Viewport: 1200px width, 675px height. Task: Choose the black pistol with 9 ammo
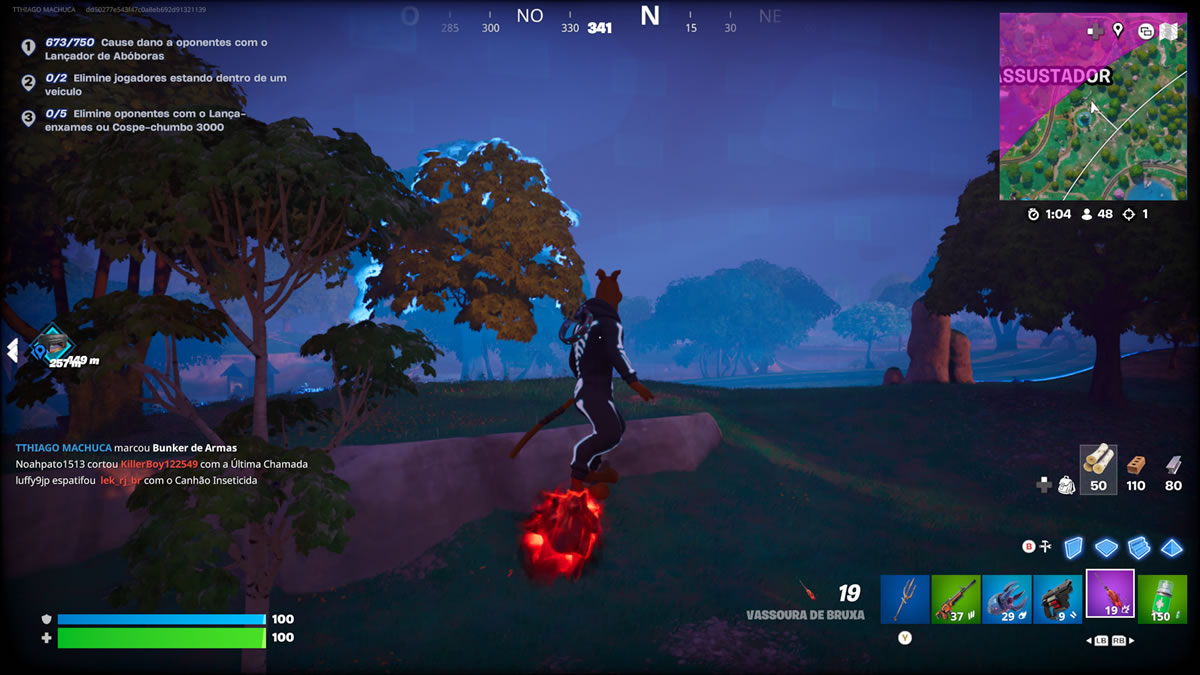coord(1058,599)
